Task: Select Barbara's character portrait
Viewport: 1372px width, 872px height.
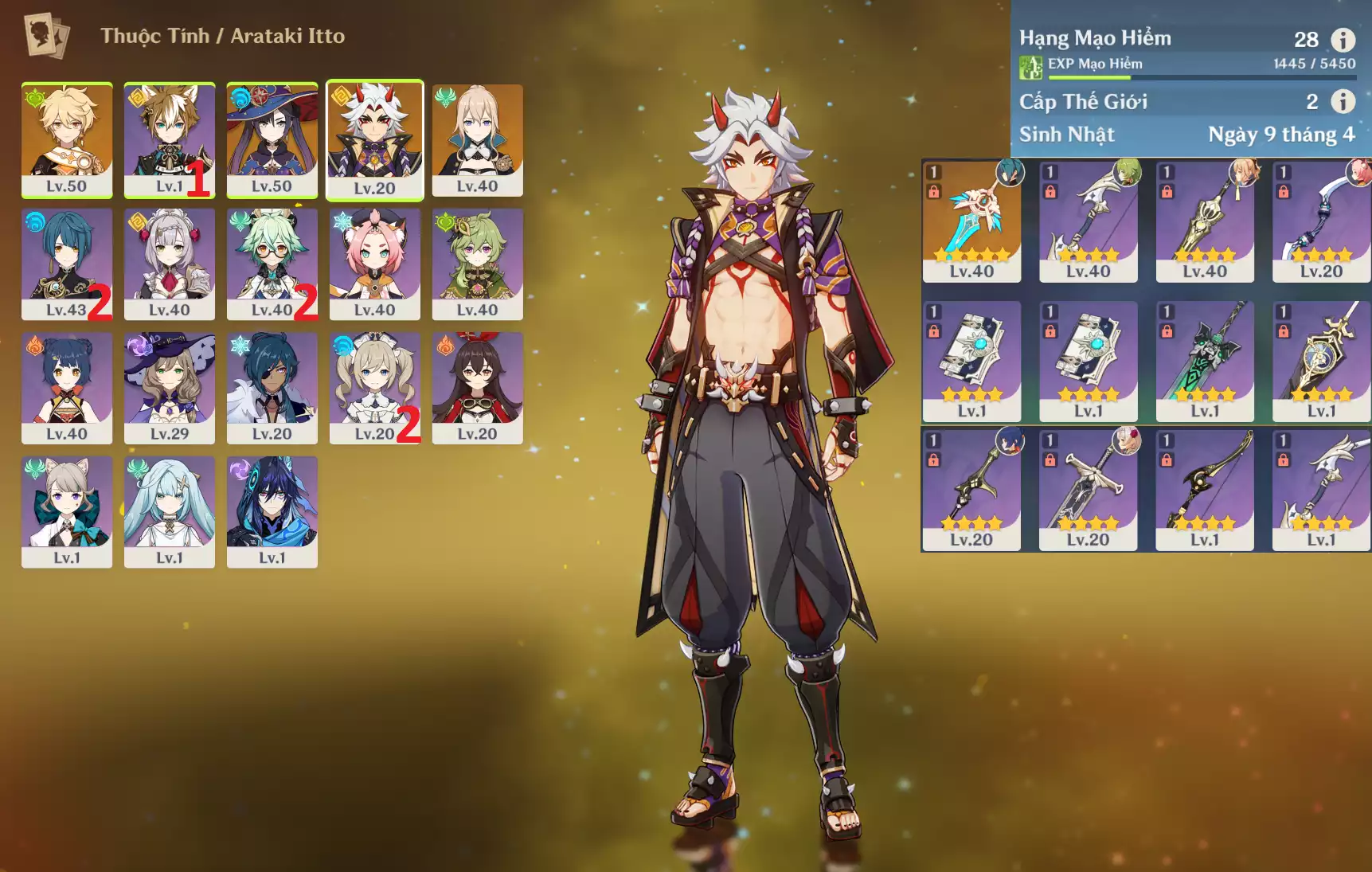Action: [374, 388]
